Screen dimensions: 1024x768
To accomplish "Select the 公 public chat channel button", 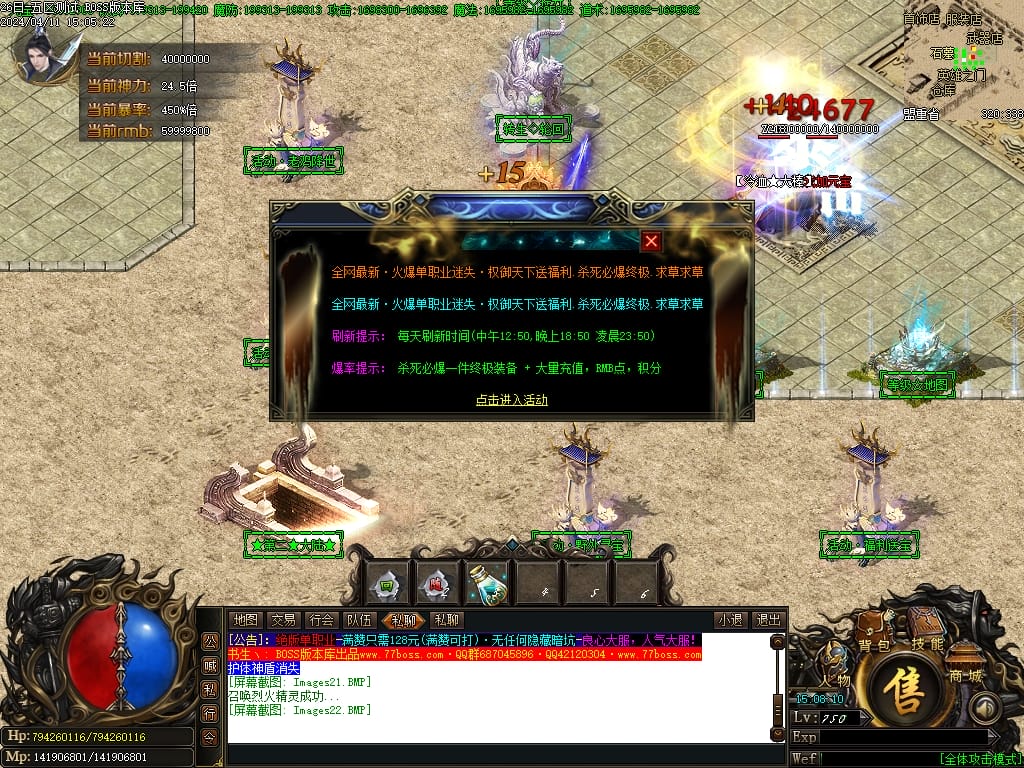I will (210, 641).
